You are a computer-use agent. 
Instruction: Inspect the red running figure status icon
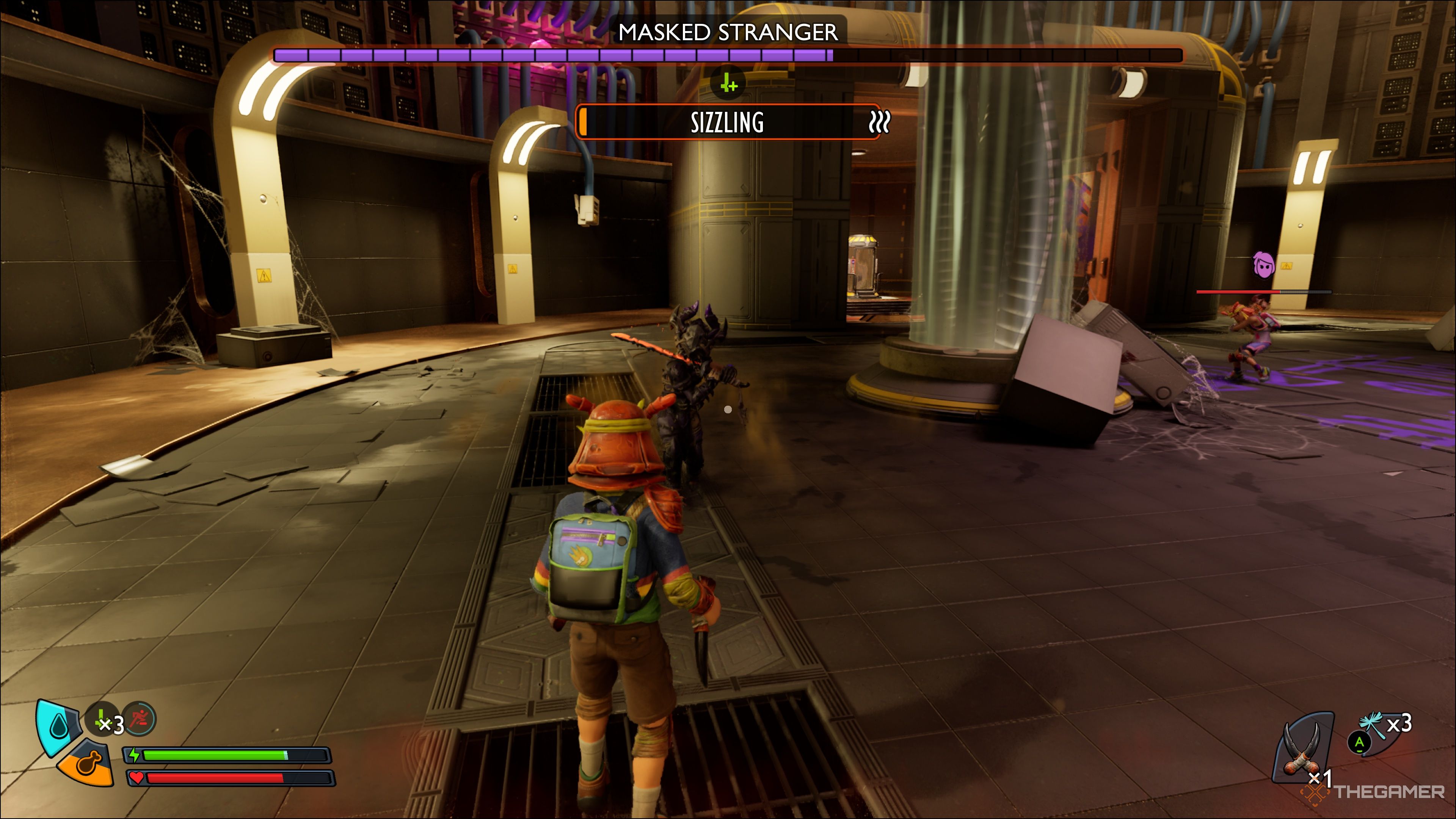click(x=139, y=719)
